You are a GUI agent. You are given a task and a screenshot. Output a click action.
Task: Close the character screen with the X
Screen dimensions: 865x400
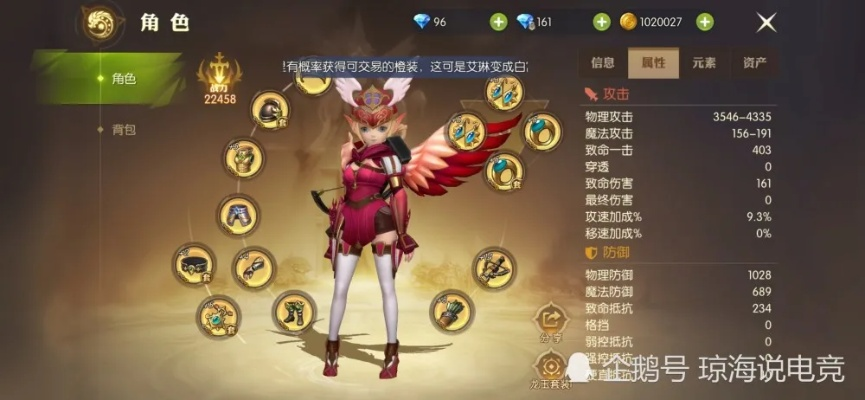pos(766,22)
